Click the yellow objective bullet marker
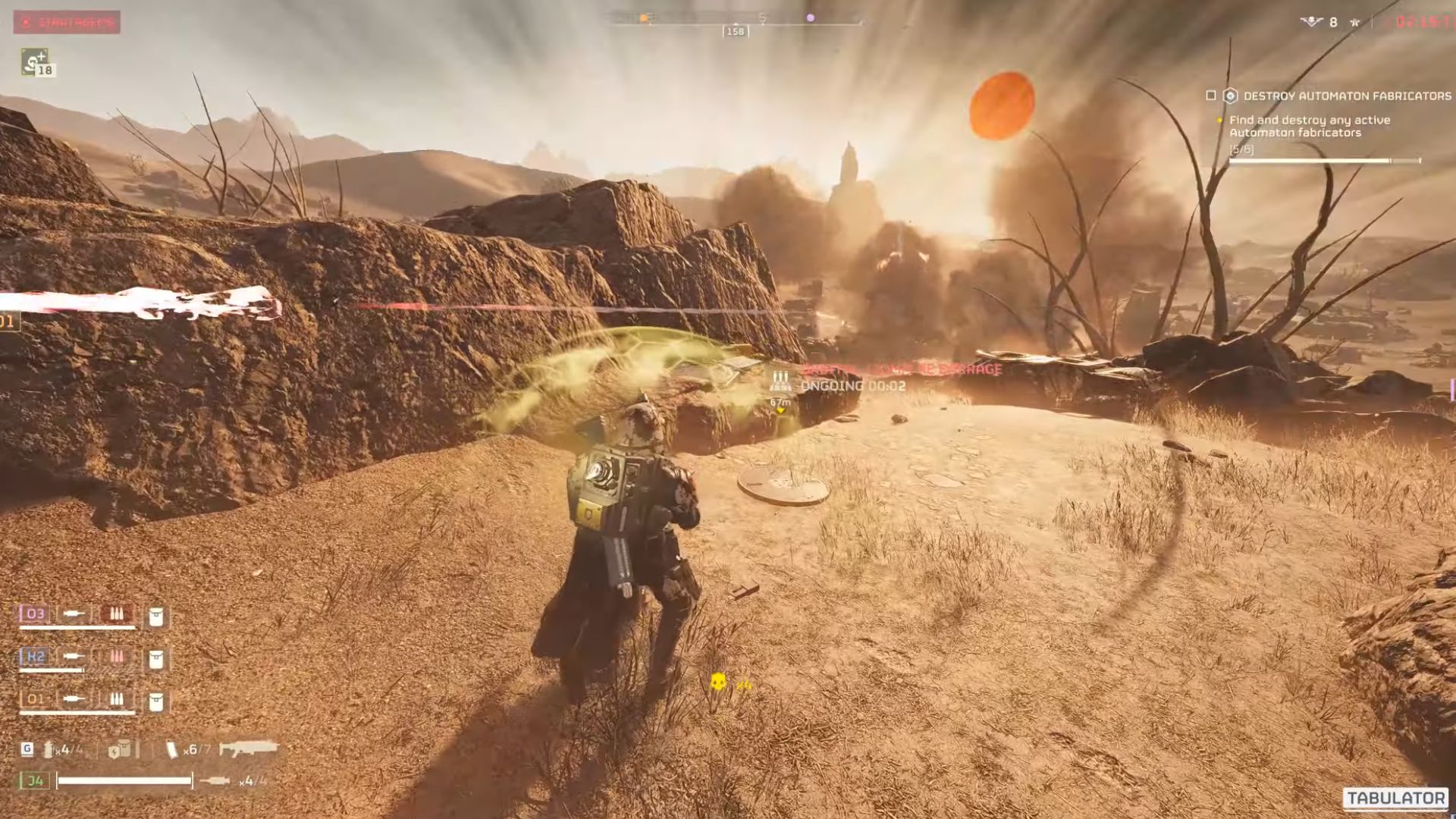 click(1219, 120)
